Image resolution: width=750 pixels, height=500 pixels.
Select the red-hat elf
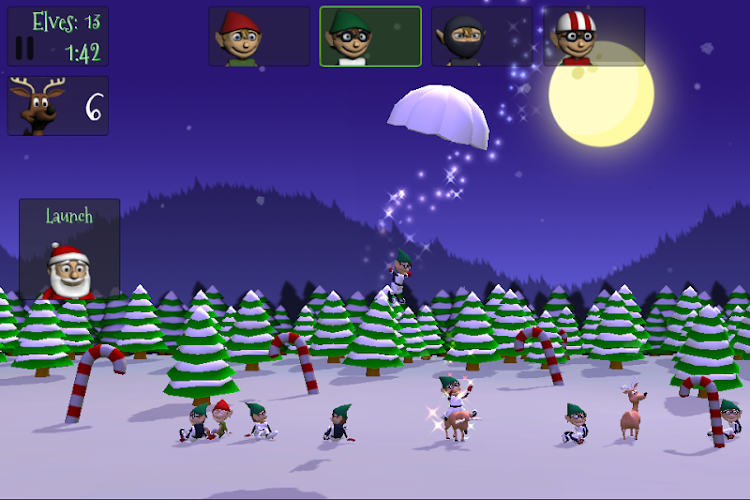click(x=259, y=37)
